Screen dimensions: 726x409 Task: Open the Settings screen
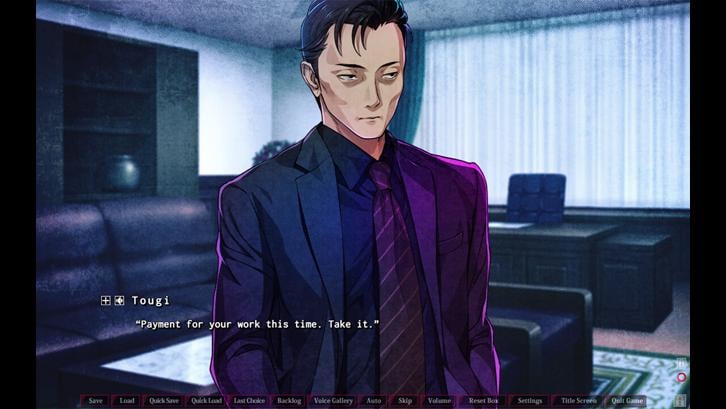(530, 401)
